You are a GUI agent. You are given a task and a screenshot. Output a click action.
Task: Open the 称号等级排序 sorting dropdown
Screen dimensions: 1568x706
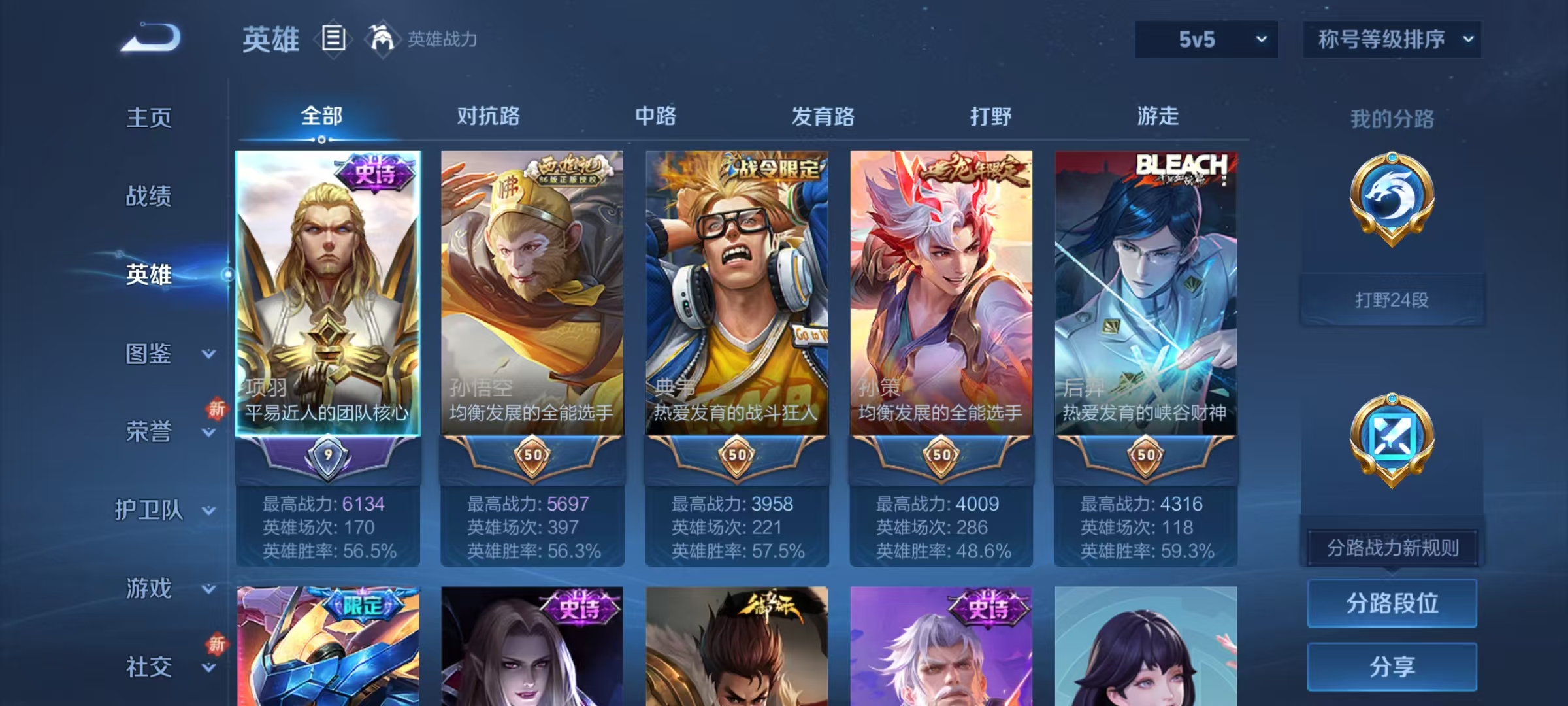tap(1392, 39)
